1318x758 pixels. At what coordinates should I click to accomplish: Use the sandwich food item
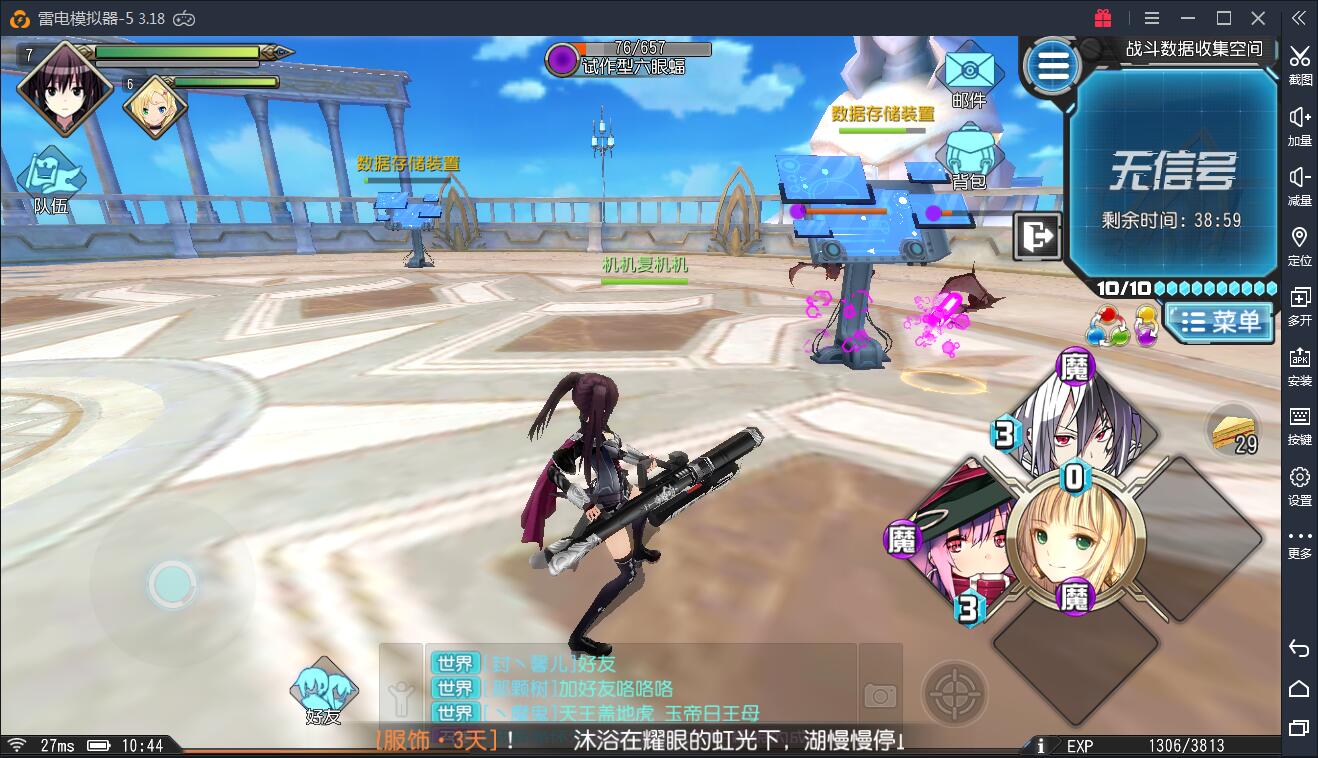coord(1234,430)
